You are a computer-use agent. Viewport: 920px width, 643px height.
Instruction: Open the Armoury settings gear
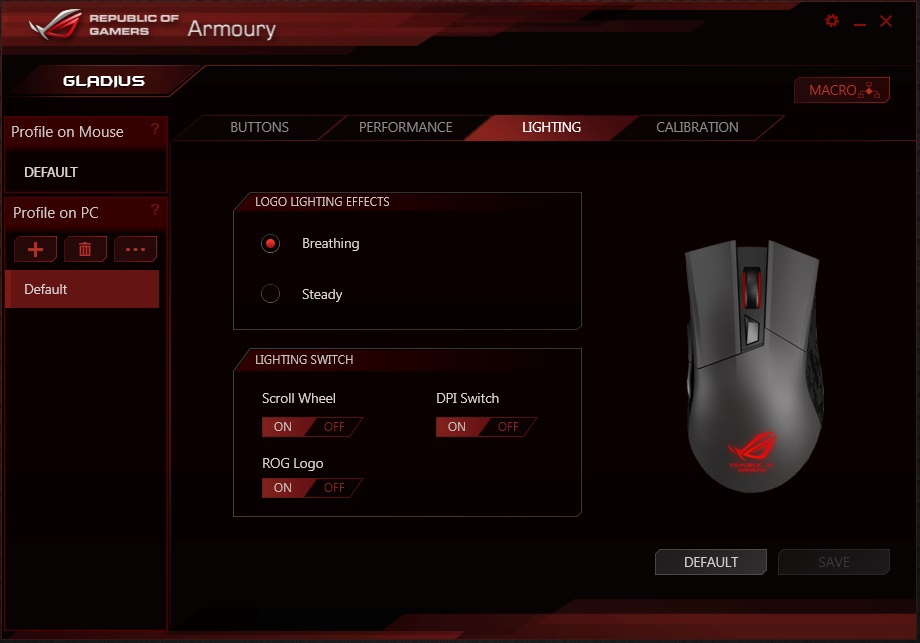[x=832, y=21]
